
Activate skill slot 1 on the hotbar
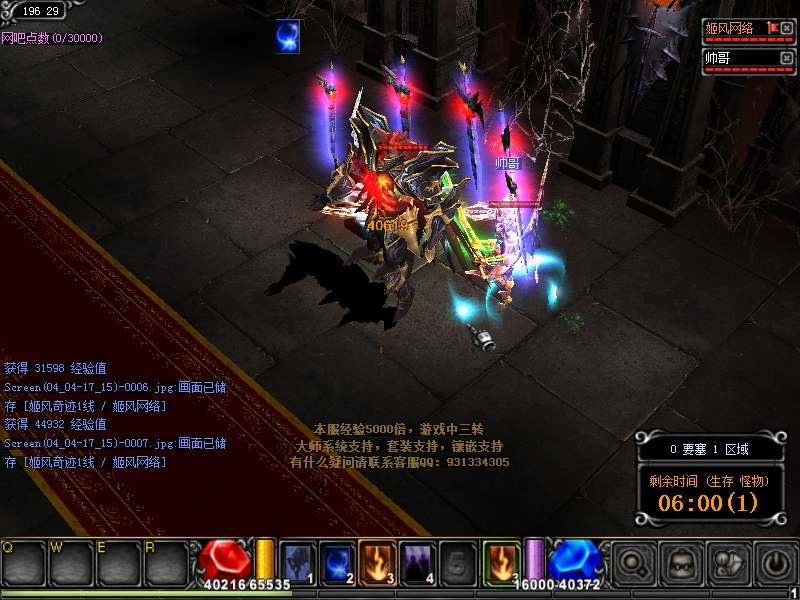tap(299, 563)
